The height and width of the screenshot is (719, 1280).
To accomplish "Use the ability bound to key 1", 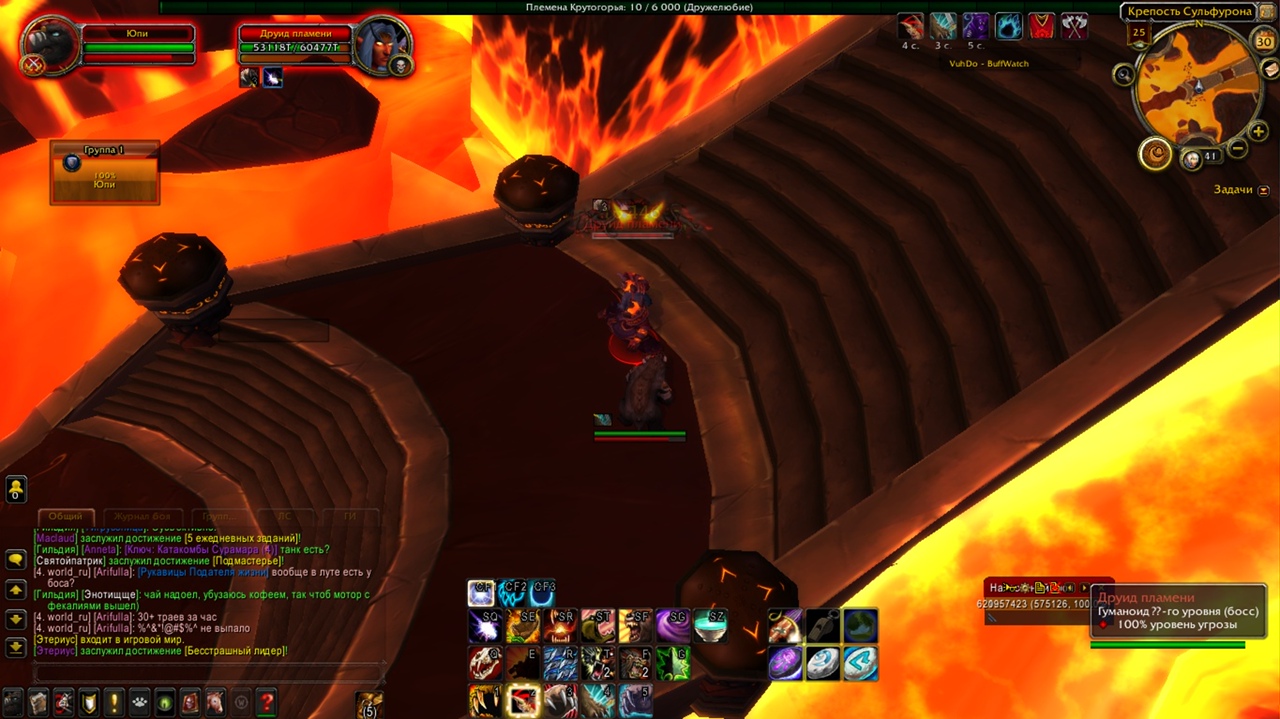I will coord(485,701).
